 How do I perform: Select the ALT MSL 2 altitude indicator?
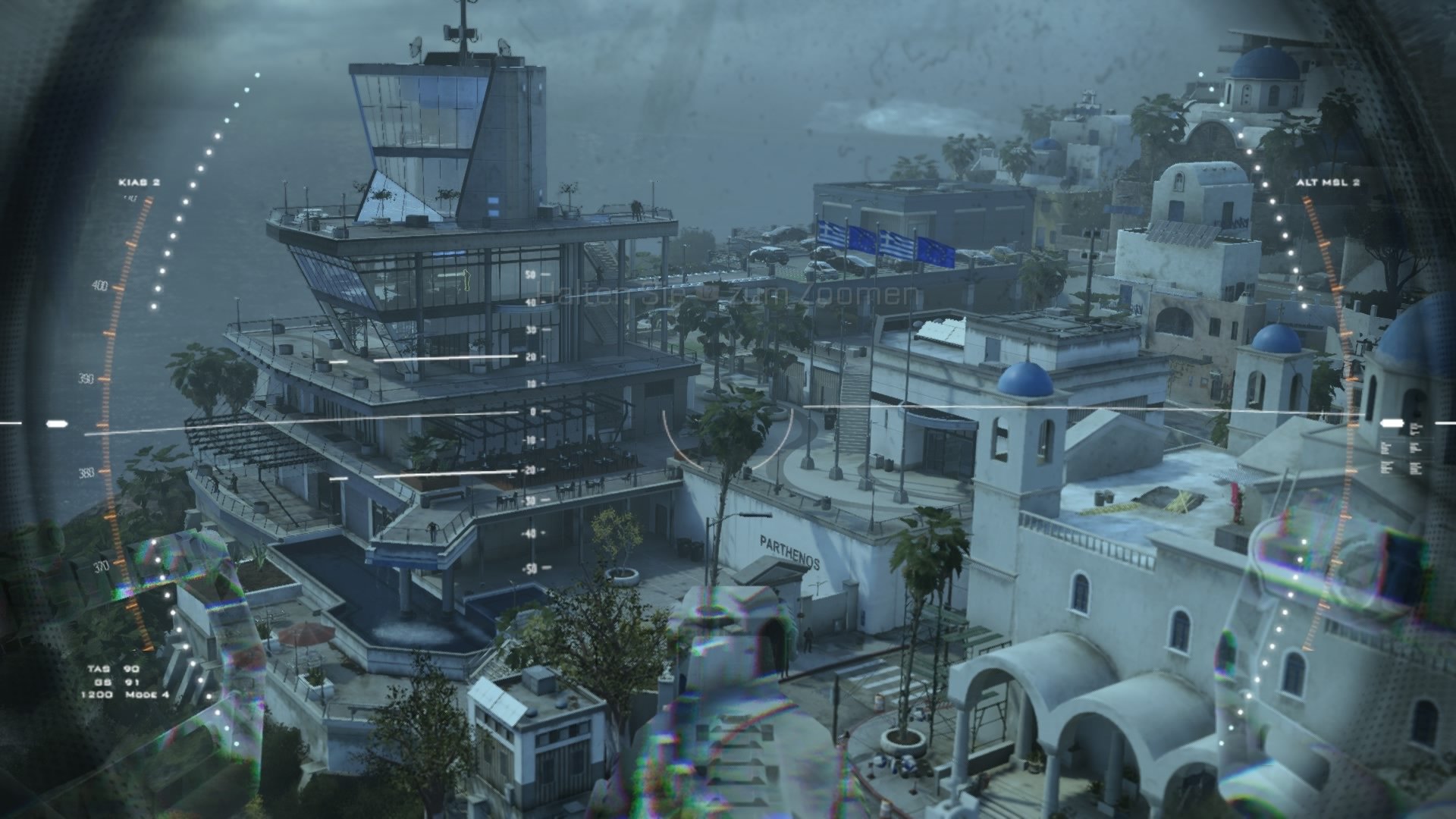(1329, 182)
